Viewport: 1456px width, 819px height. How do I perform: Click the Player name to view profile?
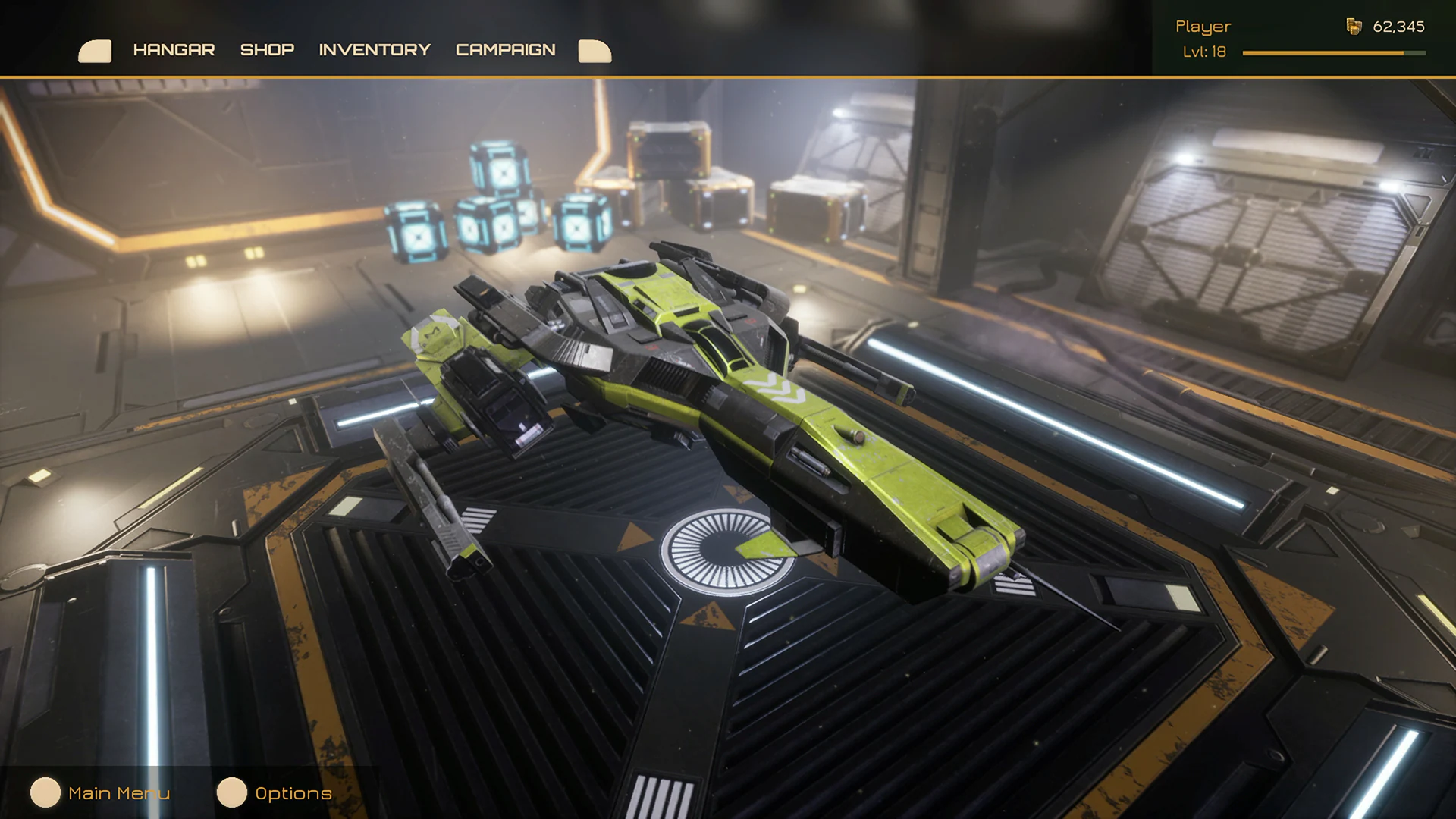click(1203, 26)
